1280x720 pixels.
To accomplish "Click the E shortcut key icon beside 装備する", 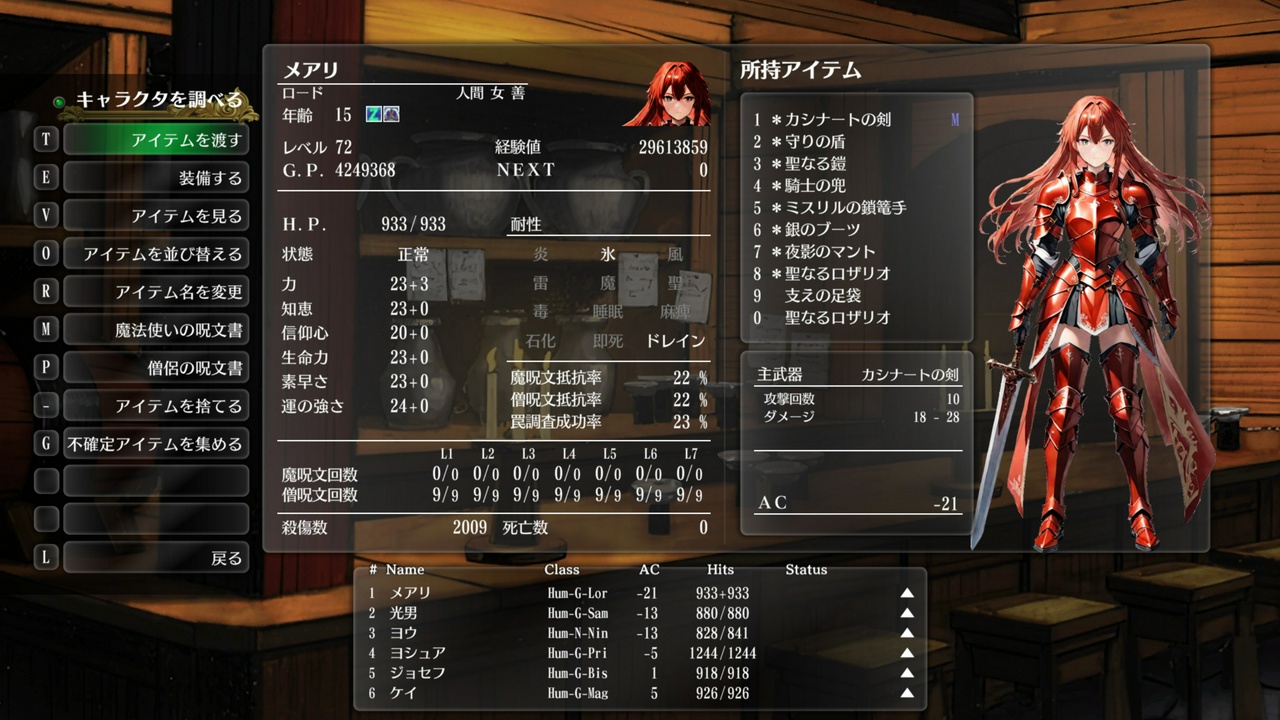I will 45,175.
